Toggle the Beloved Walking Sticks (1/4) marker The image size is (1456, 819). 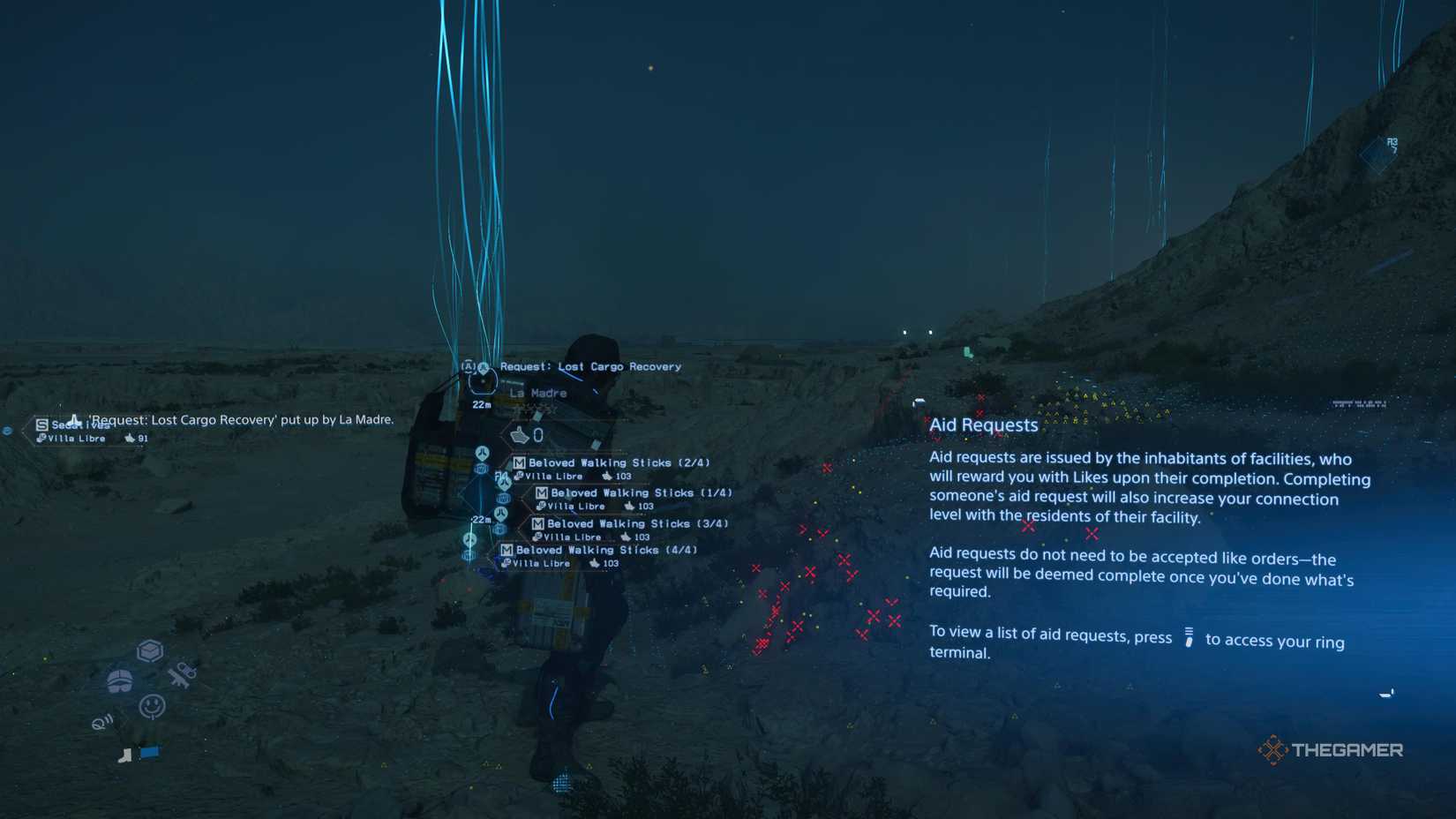(x=643, y=492)
